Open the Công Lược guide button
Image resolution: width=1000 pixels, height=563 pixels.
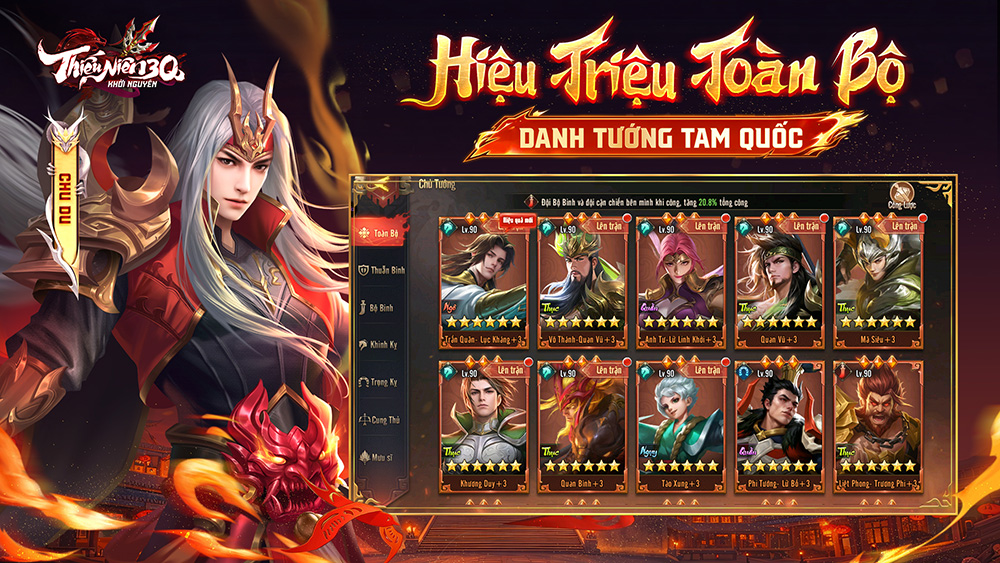(903, 198)
